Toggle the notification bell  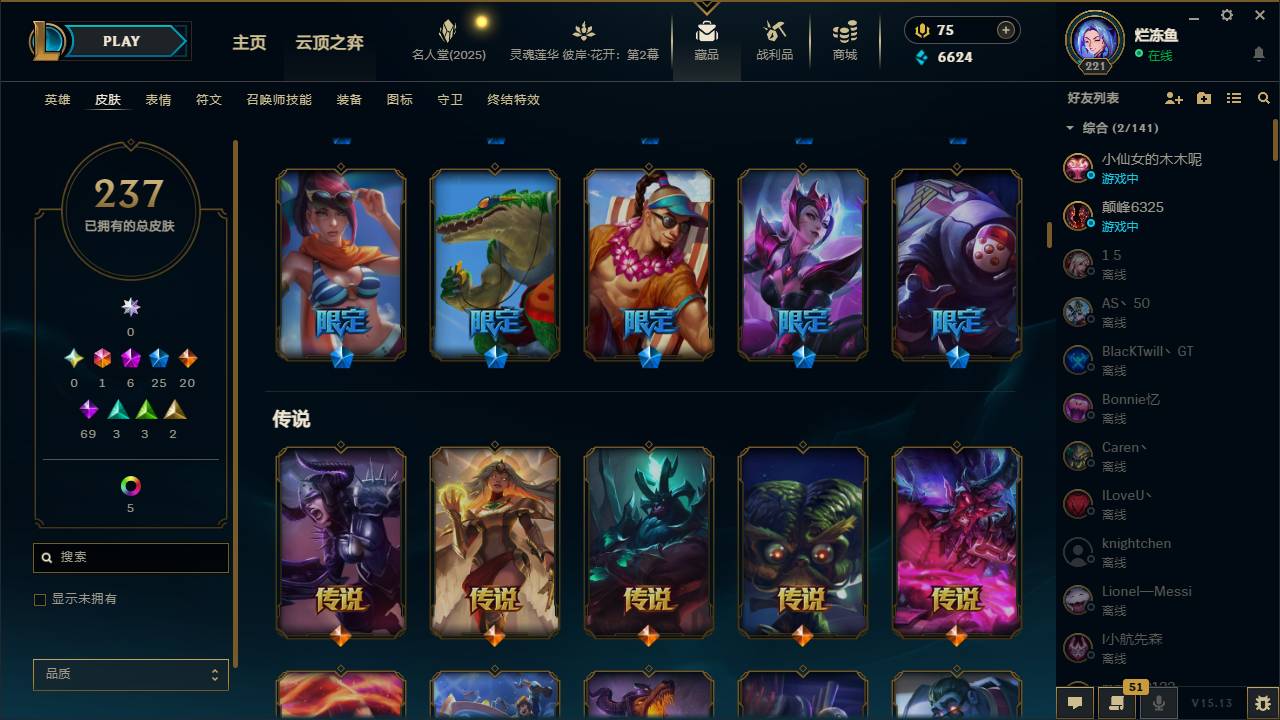pos(1258,55)
